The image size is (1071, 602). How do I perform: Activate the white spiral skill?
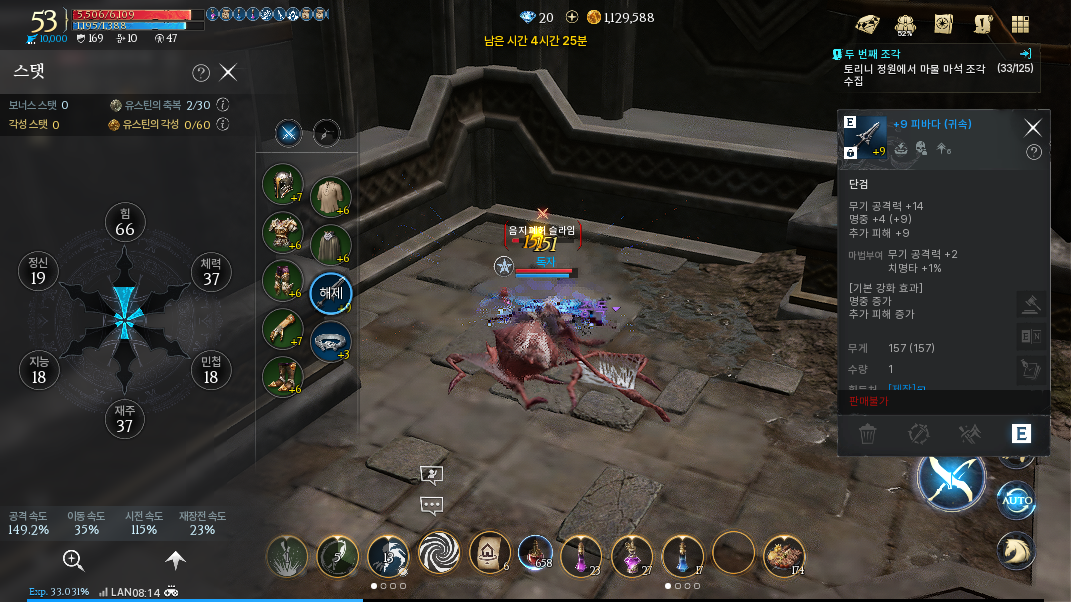pyautogui.click(x=438, y=553)
